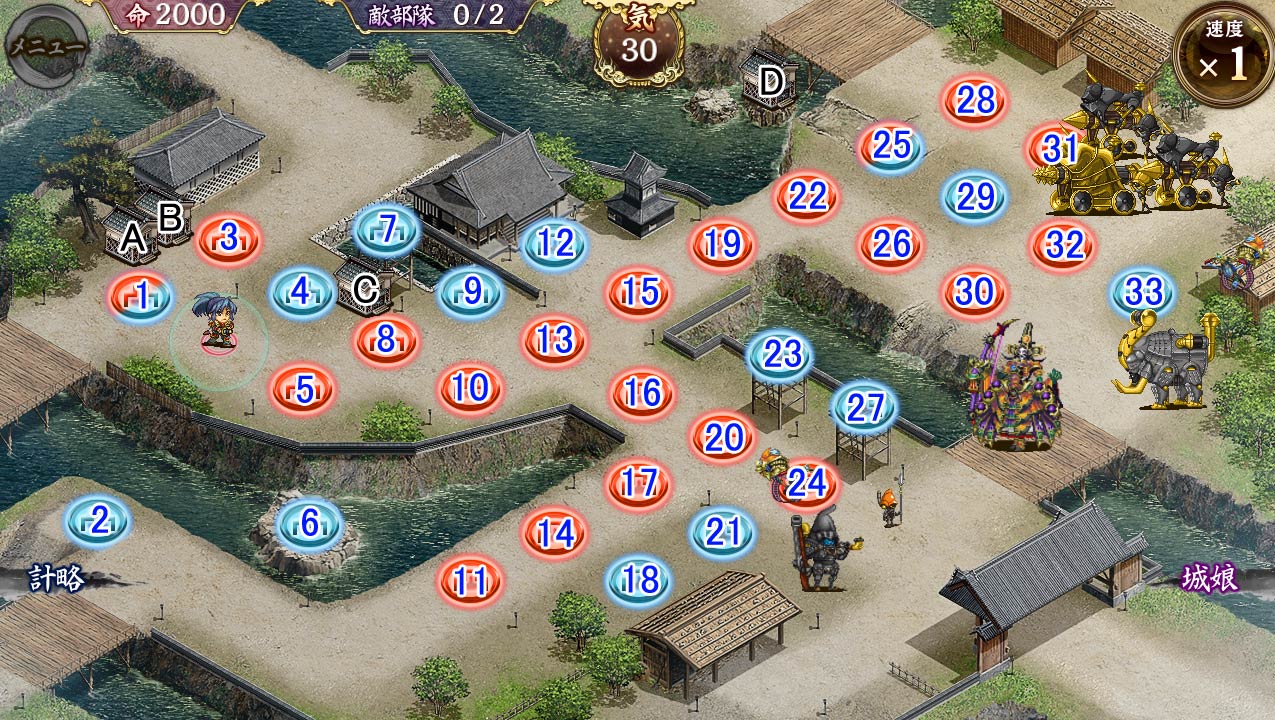Select blue deployment tile number 6
The height and width of the screenshot is (720, 1275).
pyautogui.click(x=309, y=522)
